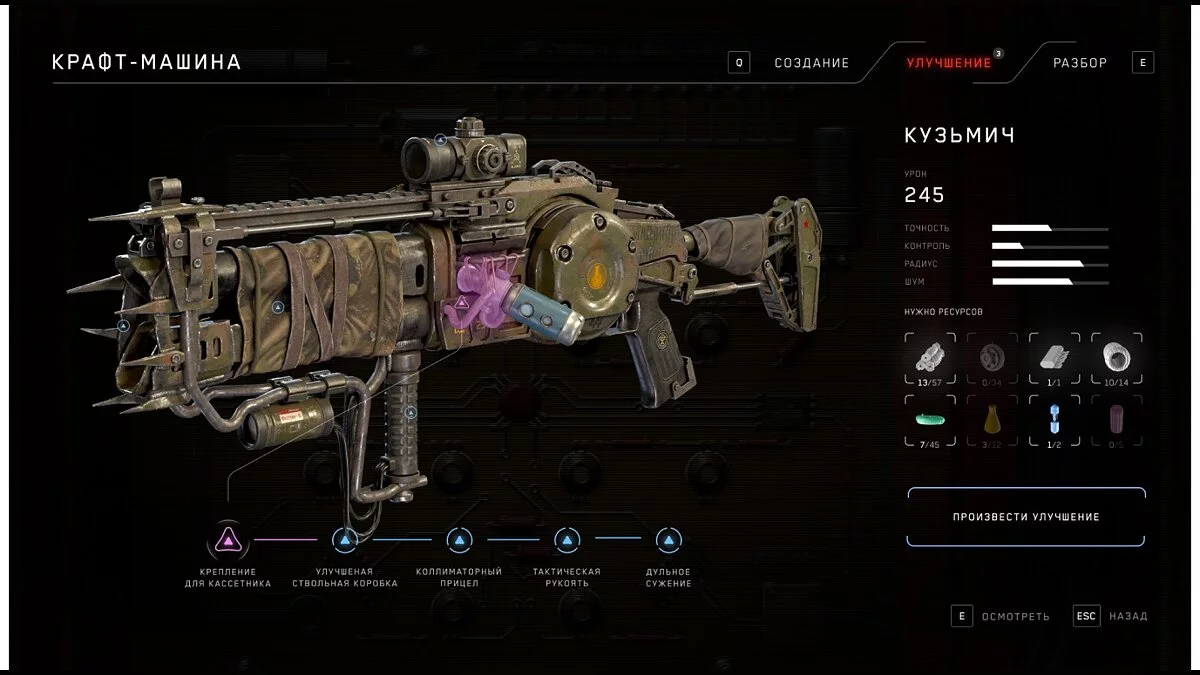1200x675 pixels.
Task: Select the yellow flask resource slot 3/12
Action: [x=992, y=420]
